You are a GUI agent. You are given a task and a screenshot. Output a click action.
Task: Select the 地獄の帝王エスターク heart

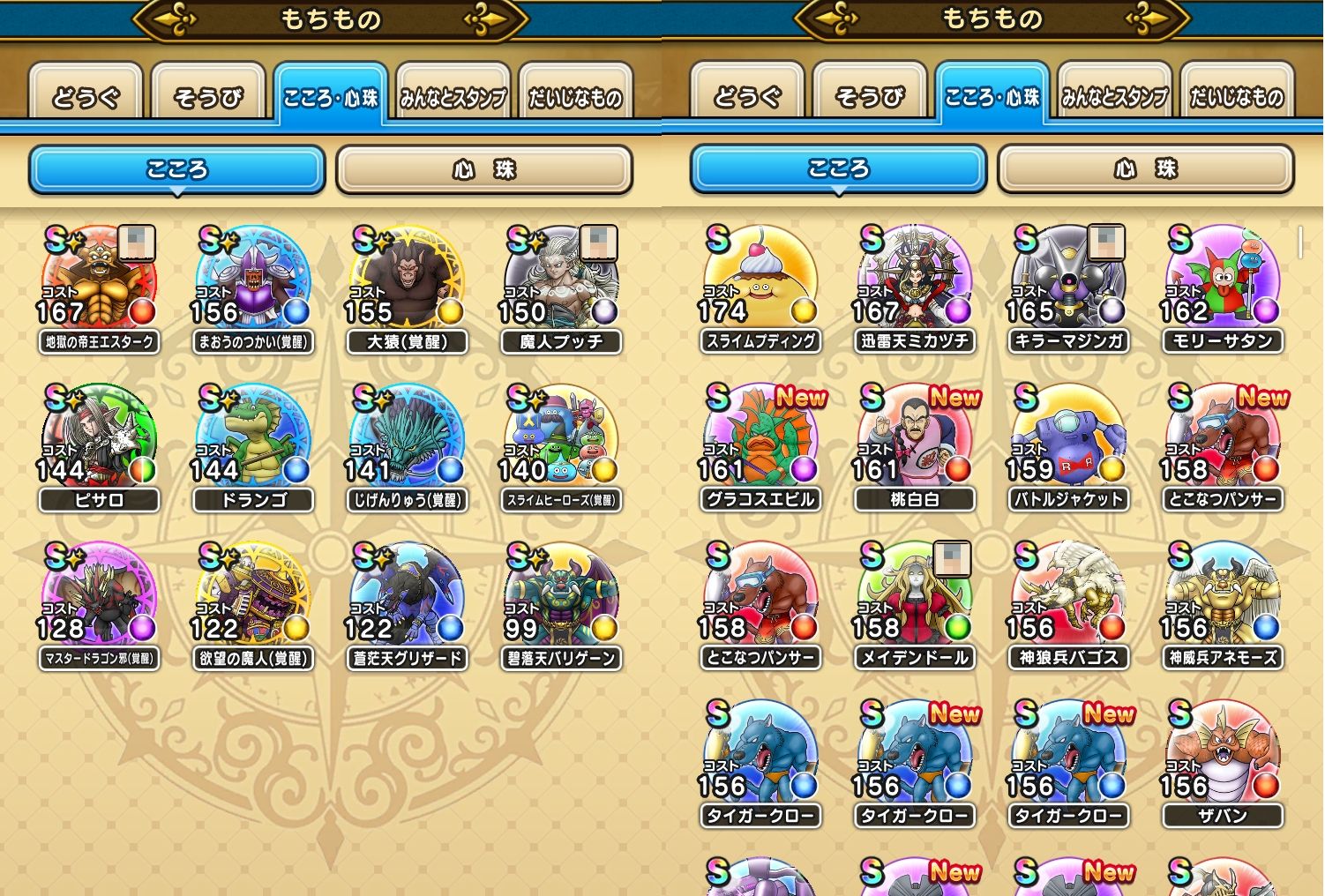(x=99, y=280)
